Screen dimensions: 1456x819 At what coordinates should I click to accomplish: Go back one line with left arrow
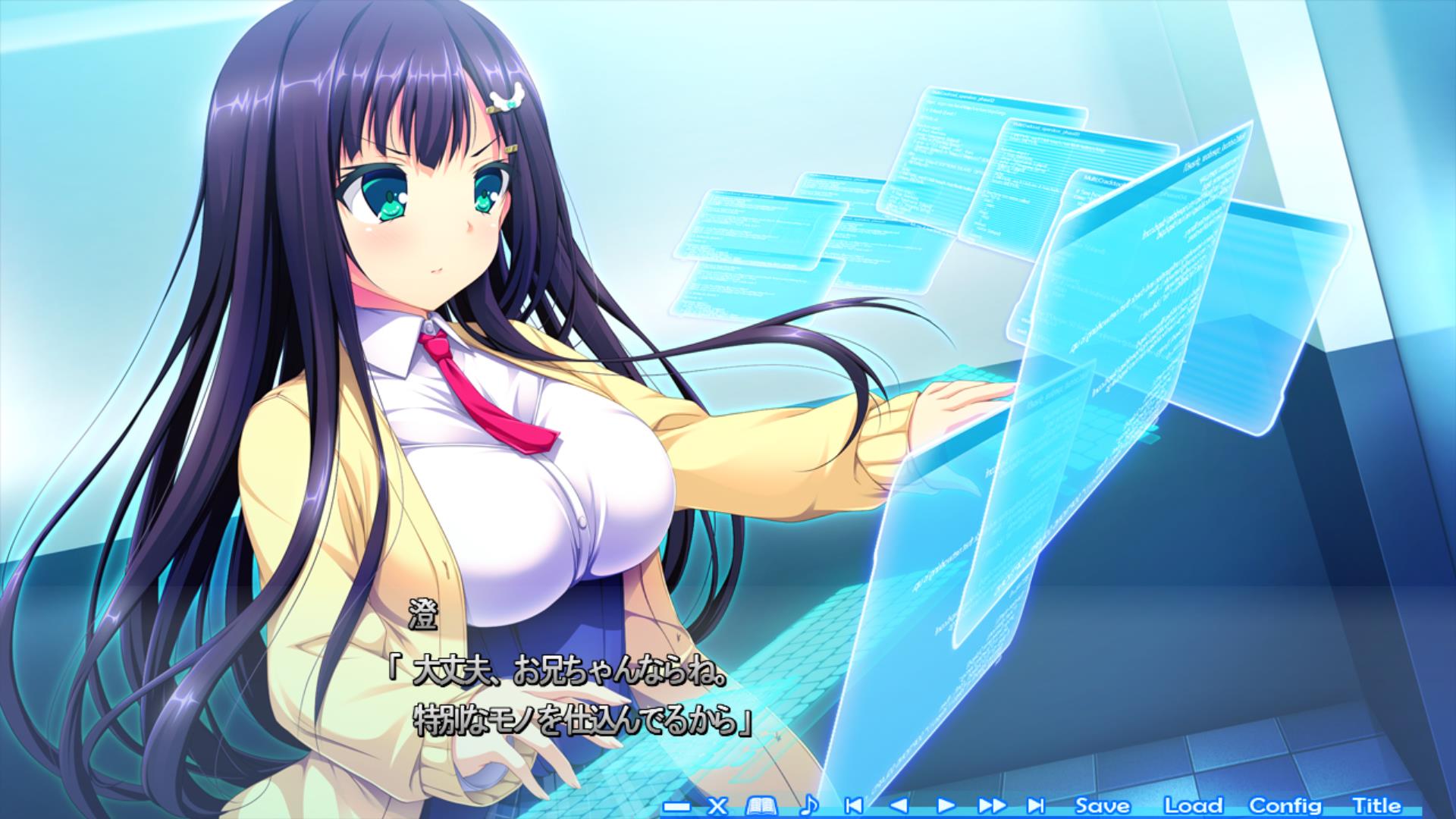click(x=899, y=805)
